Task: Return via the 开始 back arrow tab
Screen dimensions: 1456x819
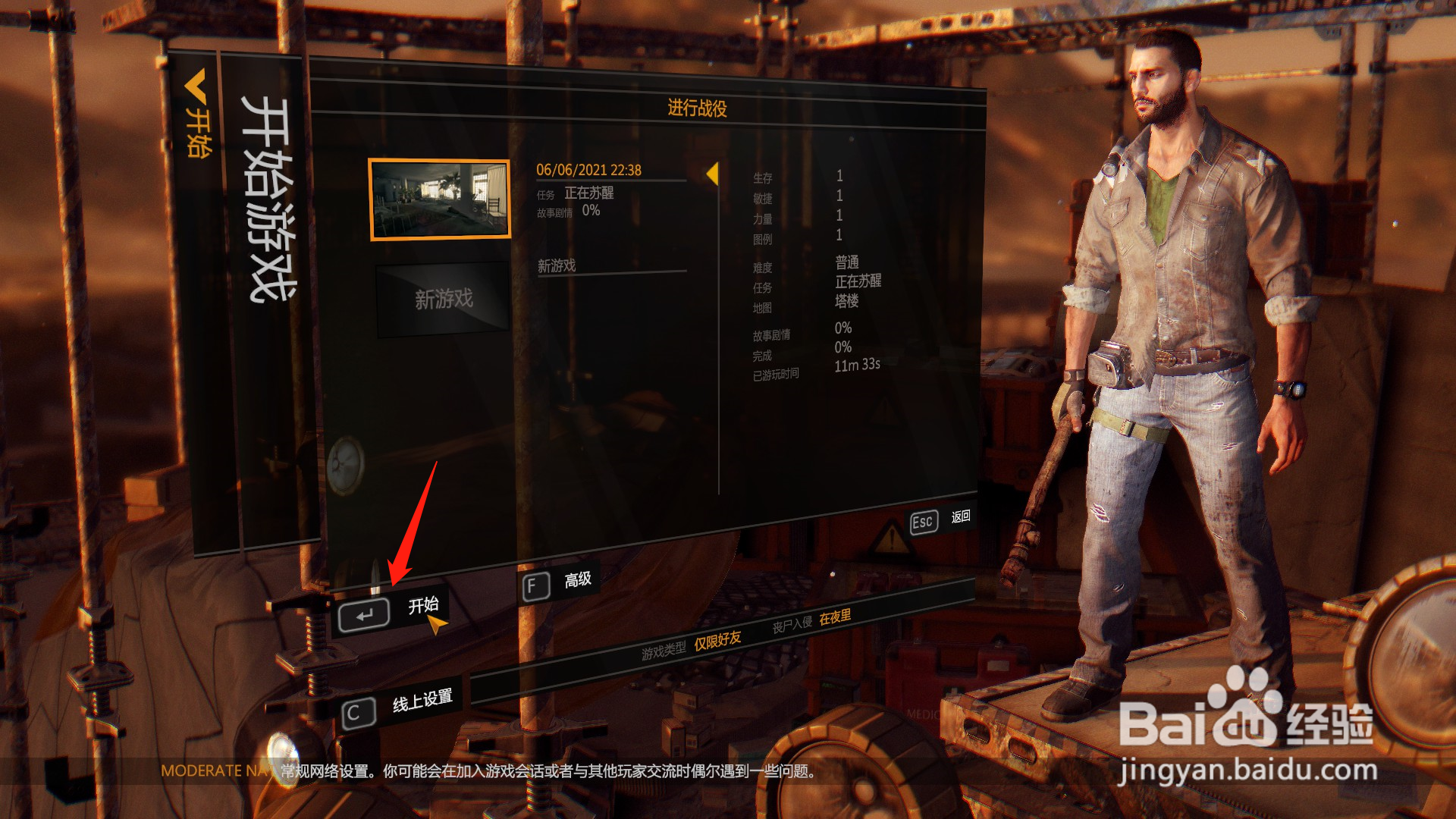Action: click(x=196, y=112)
